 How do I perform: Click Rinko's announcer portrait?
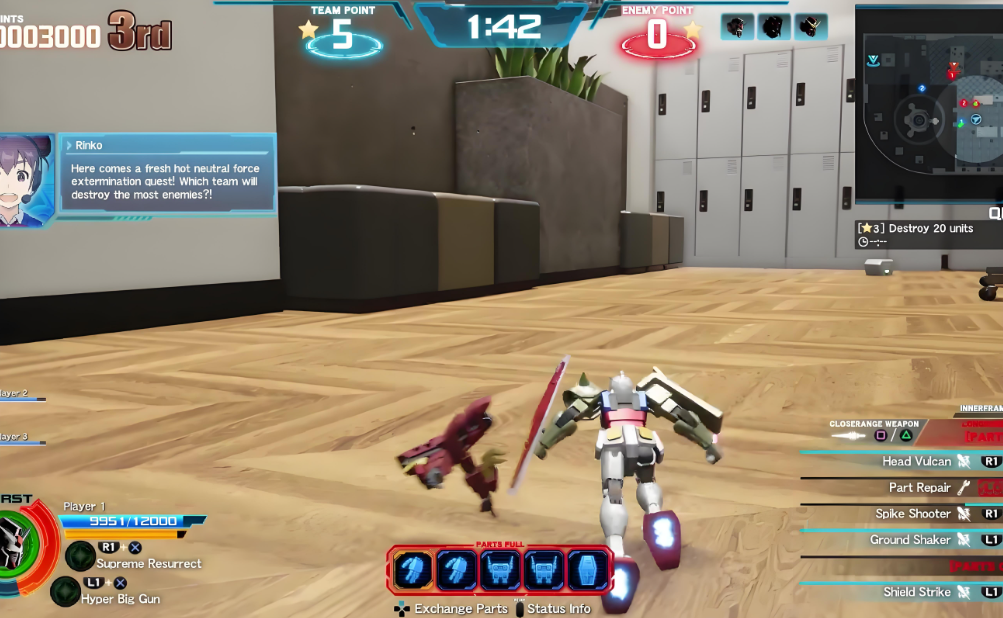[x=24, y=181]
